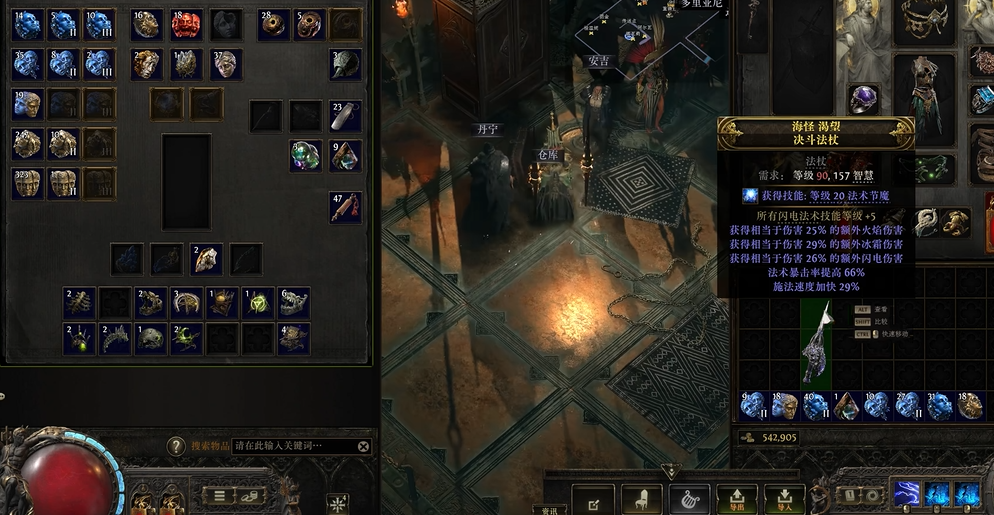Clear the stash search field
994x515 pixels.
(363, 447)
